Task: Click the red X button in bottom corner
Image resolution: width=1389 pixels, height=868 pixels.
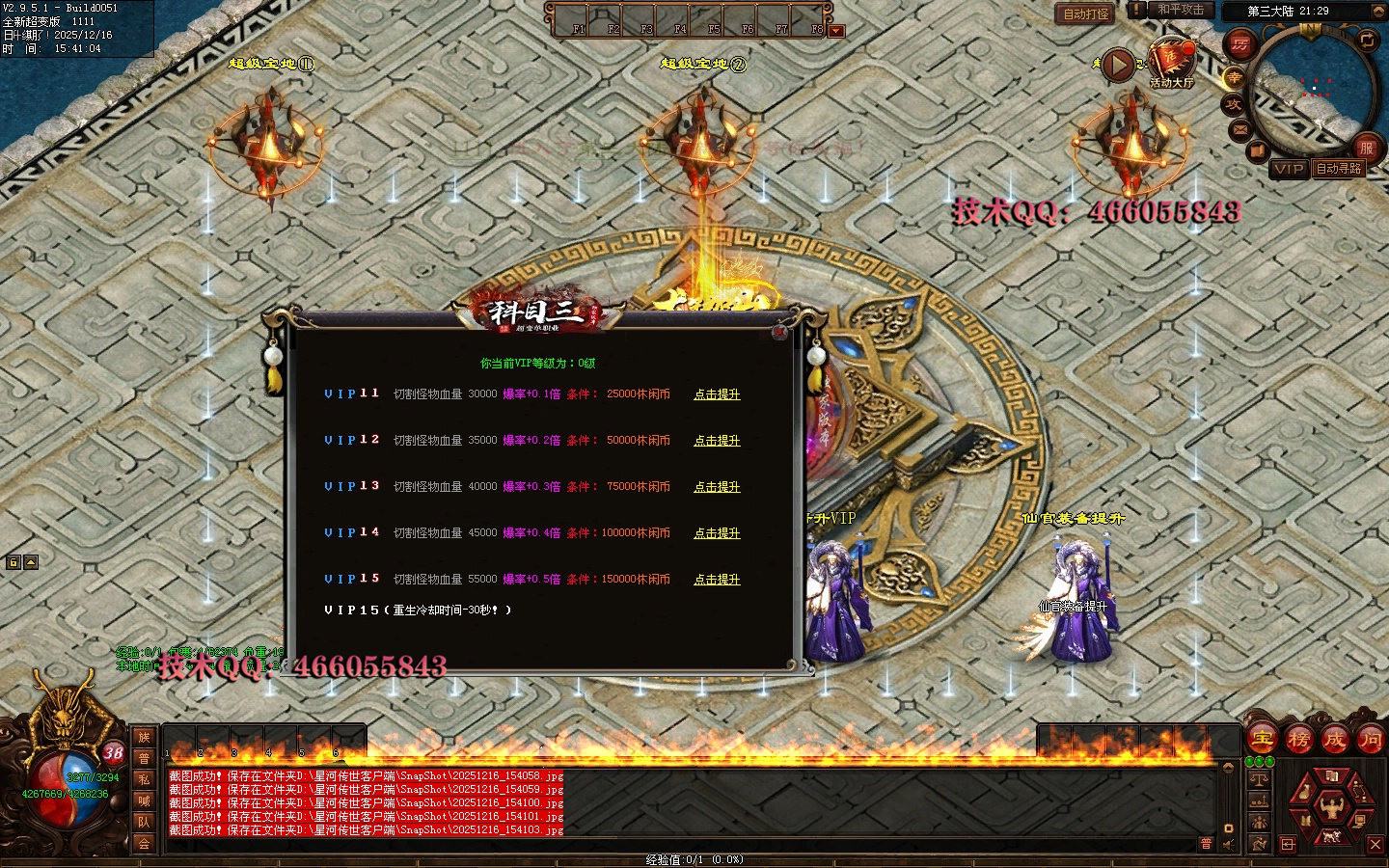Action: (x=1375, y=845)
